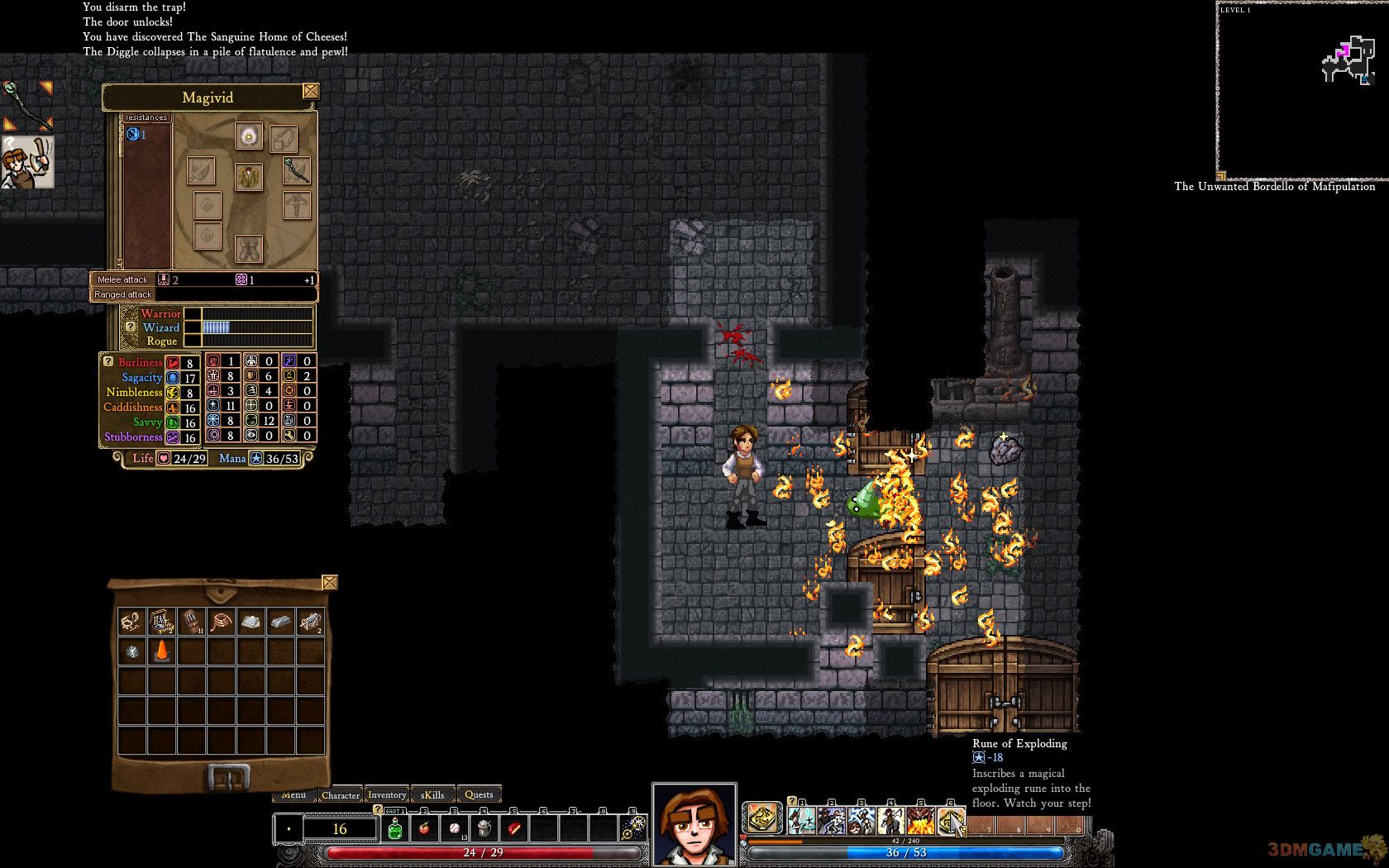
Task: Close the inventory bag window
Action: click(329, 583)
